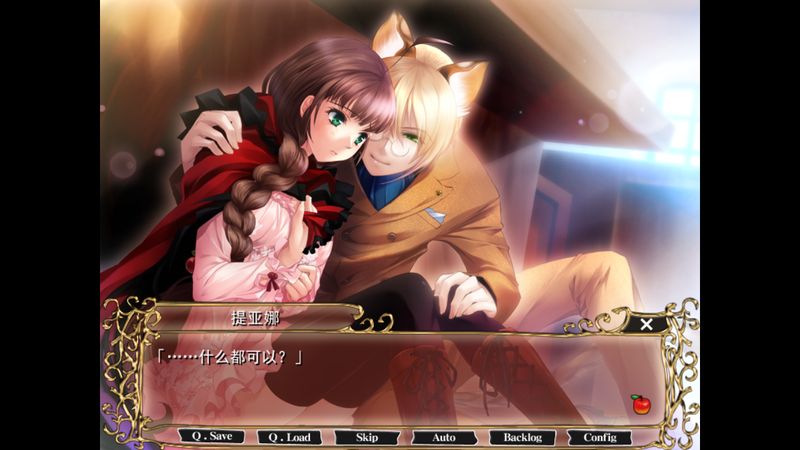800x450 pixels.
Task: Click the Q.Save button
Action: (x=212, y=437)
